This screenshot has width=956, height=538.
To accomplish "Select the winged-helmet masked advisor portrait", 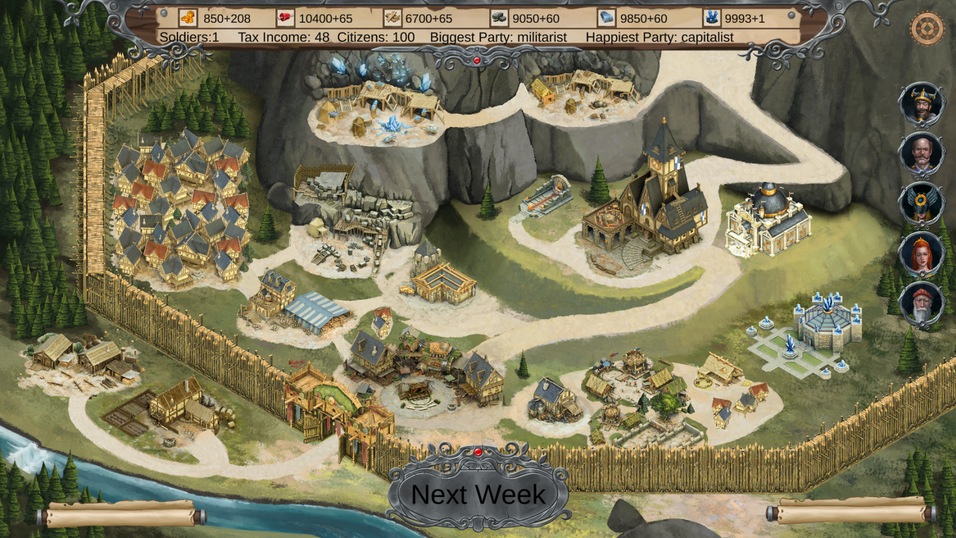I will pos(921,203).
